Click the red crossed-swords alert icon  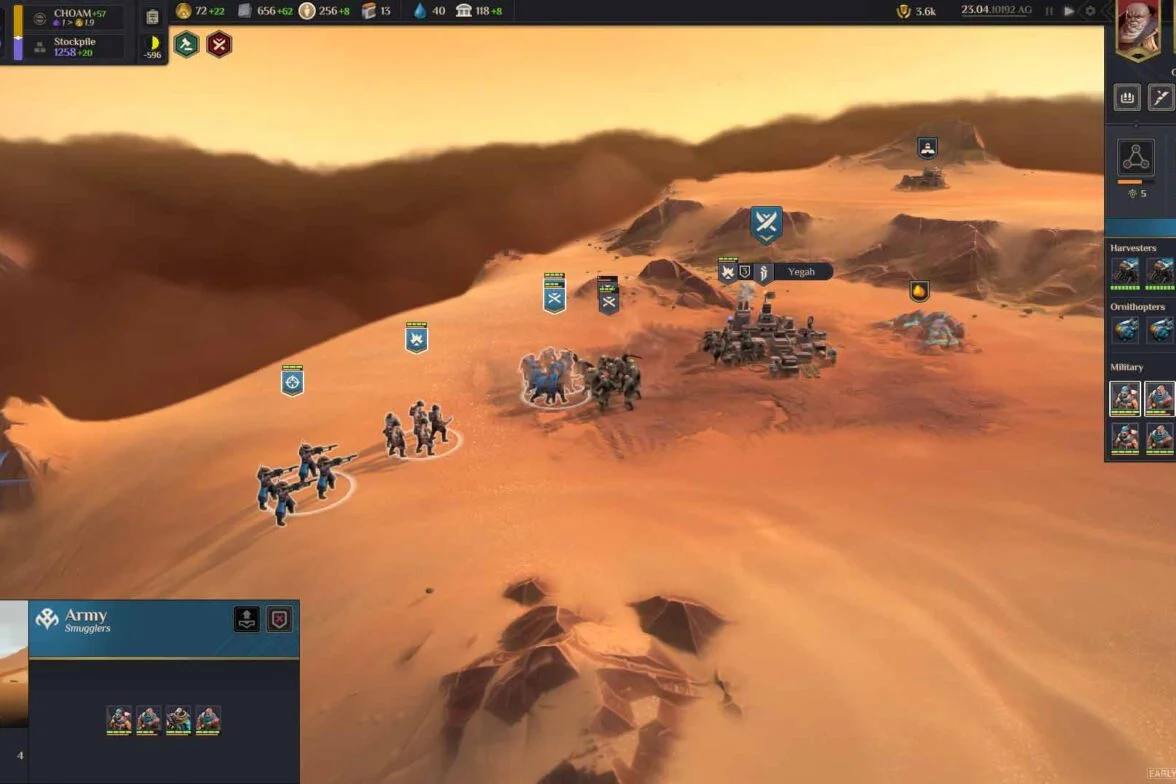pyautogui.click(x=219, y=44)
